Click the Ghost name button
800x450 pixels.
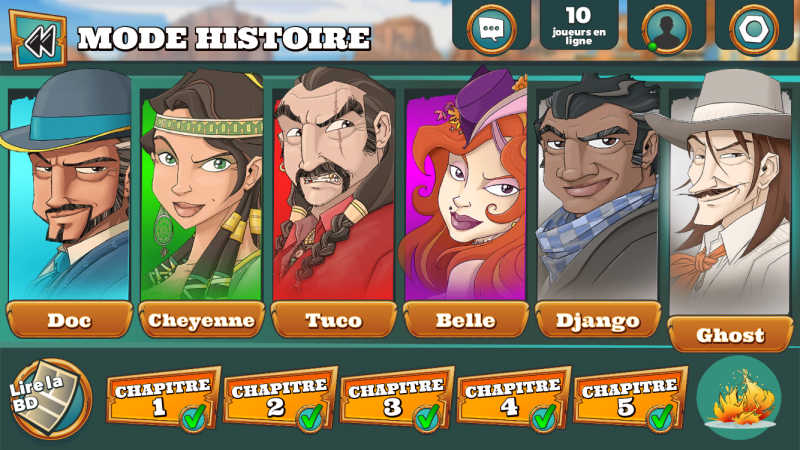pyautogui.click(x=731, y=334)
